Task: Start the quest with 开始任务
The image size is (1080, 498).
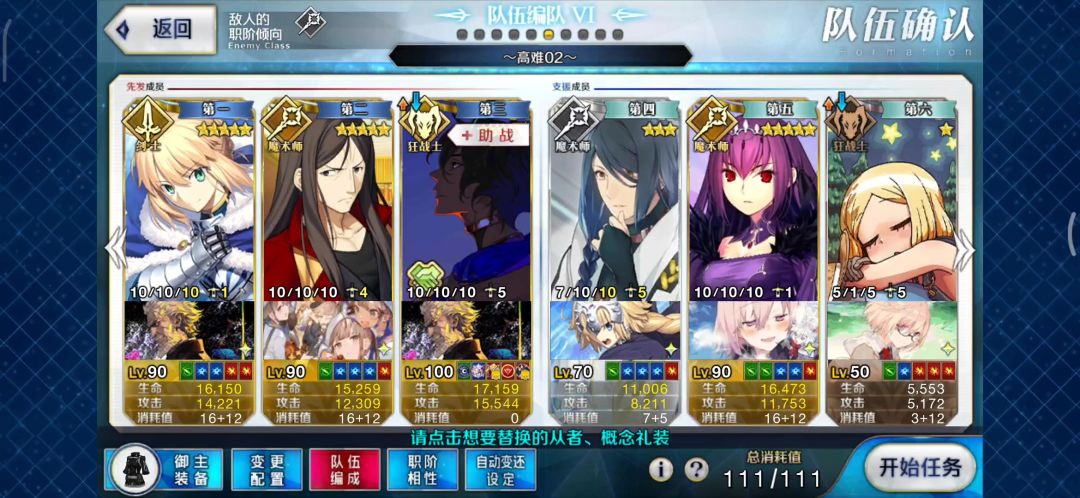Action: (918, 467)
